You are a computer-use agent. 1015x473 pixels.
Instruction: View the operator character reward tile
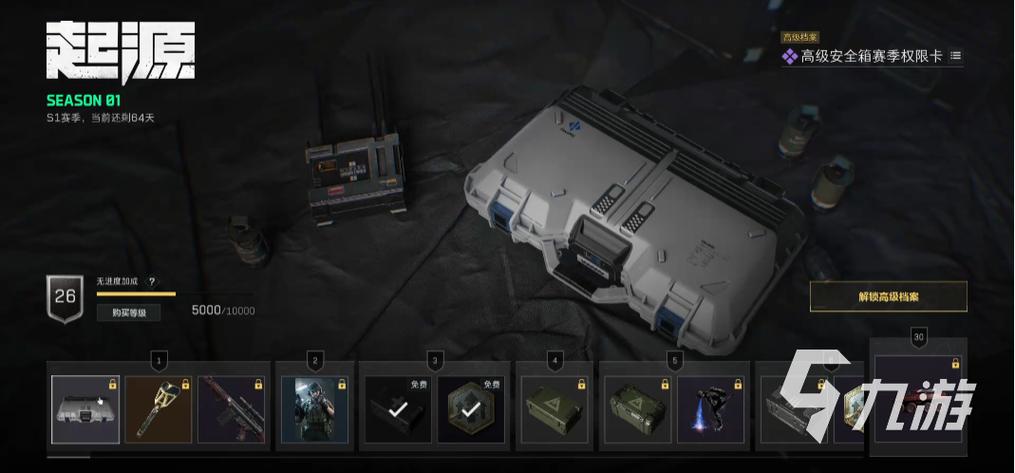314,409
